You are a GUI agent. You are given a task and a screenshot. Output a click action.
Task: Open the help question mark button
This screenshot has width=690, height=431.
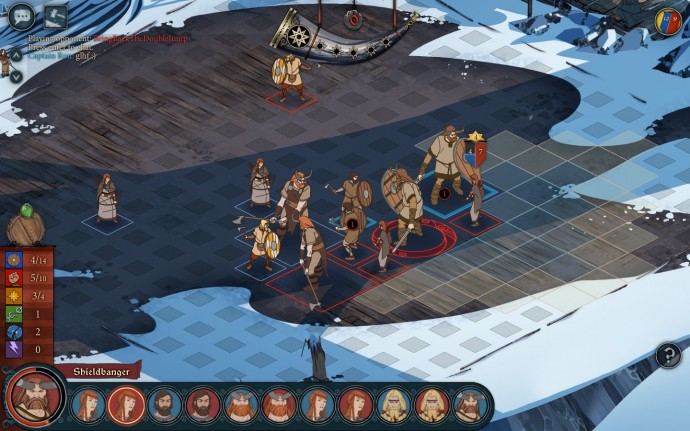(x=667, y=354)
